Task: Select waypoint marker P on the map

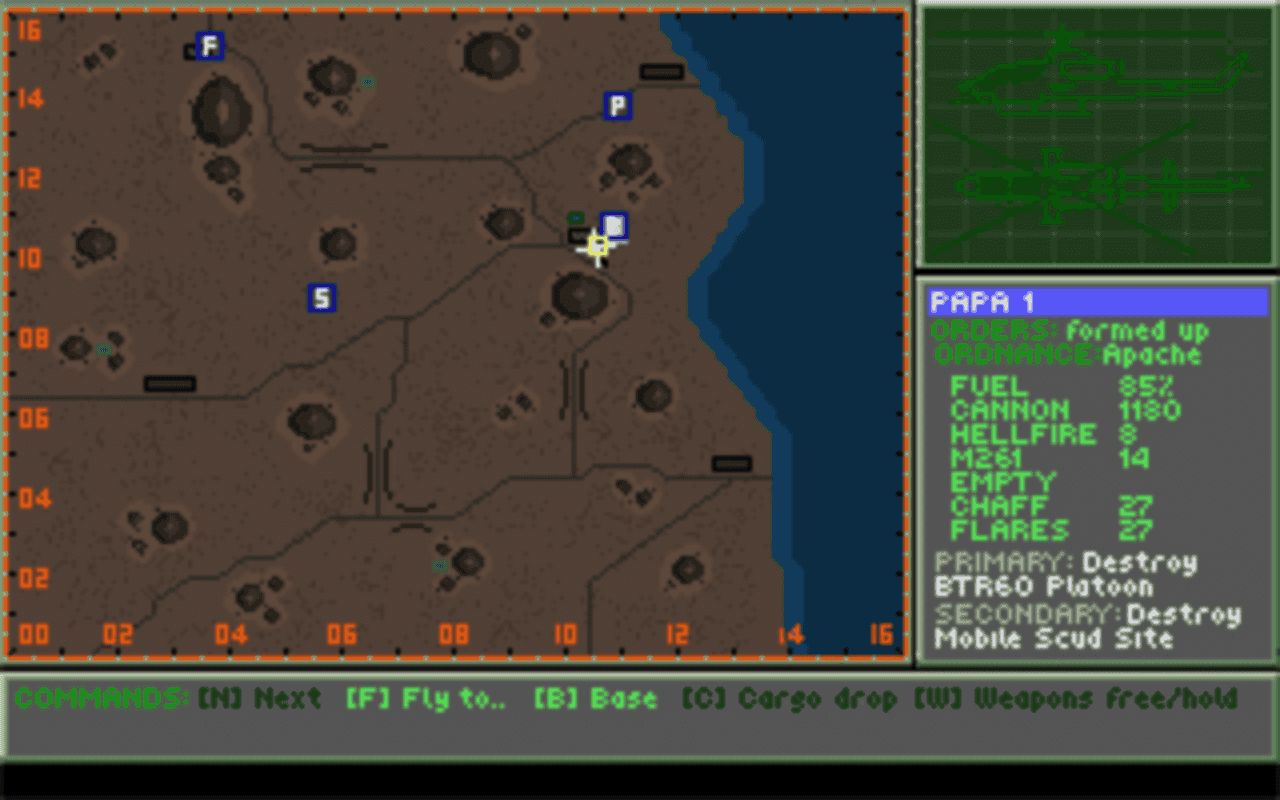Action: pos(617,107)
